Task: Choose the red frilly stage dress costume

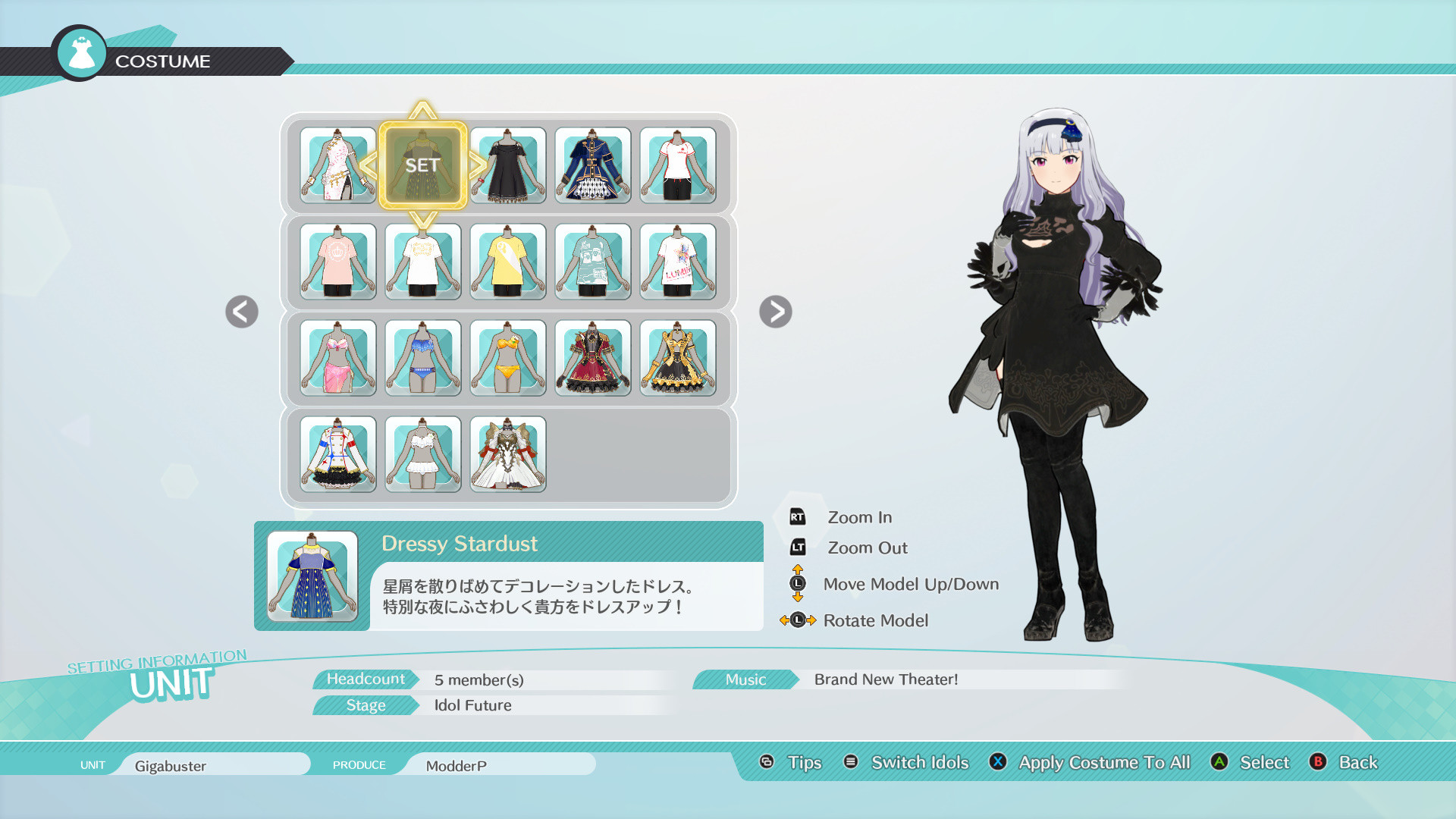Action: click(x=593, y=358)
